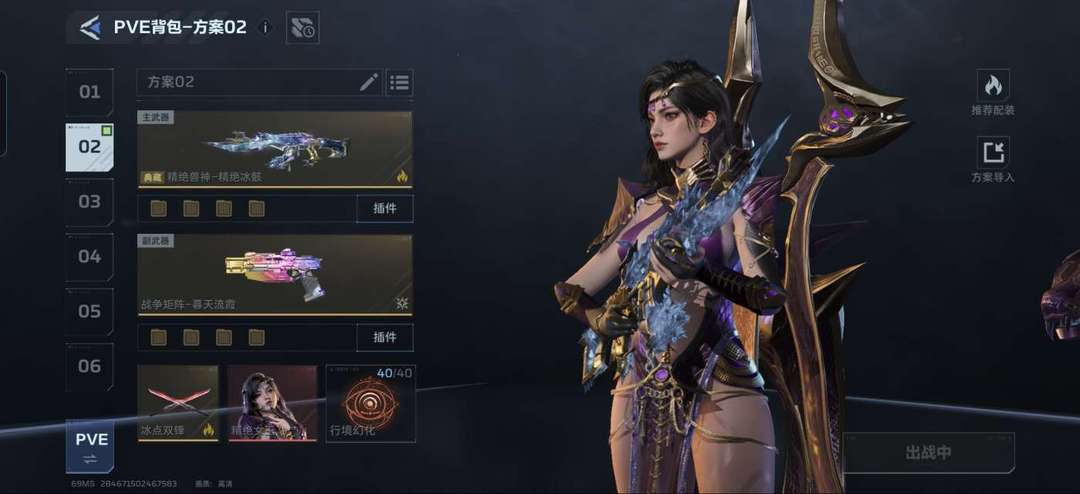Choose loadout tab 04
1080x494 pixels.
point(90,257)
